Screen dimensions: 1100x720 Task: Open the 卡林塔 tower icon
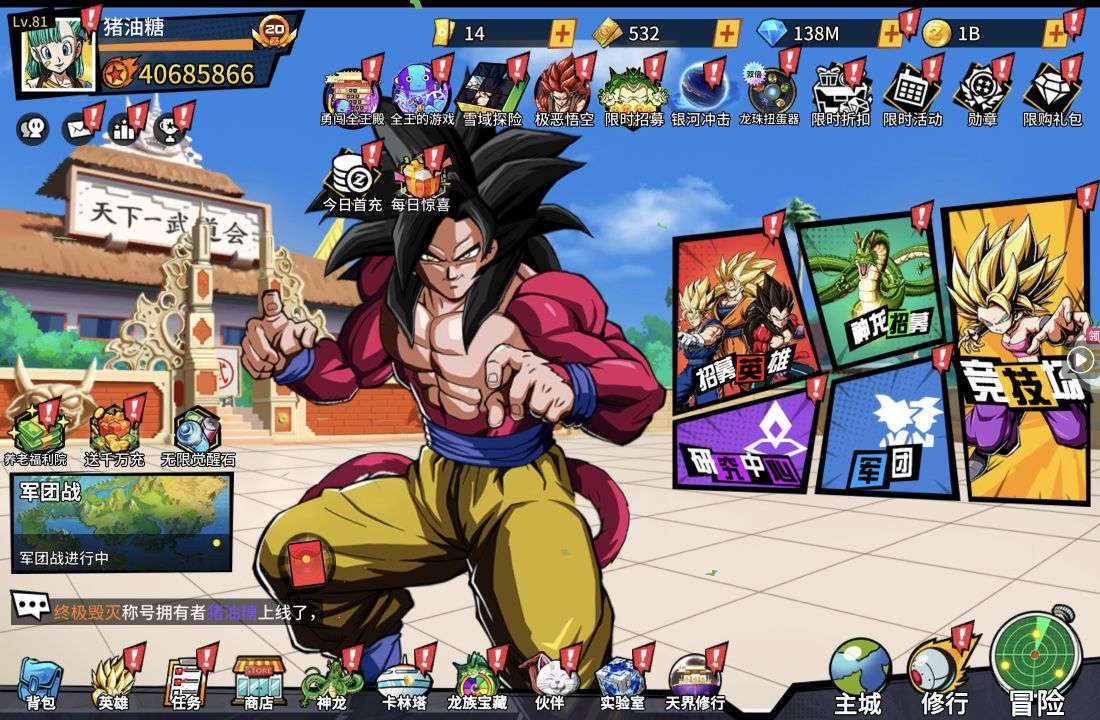(404, 682)
